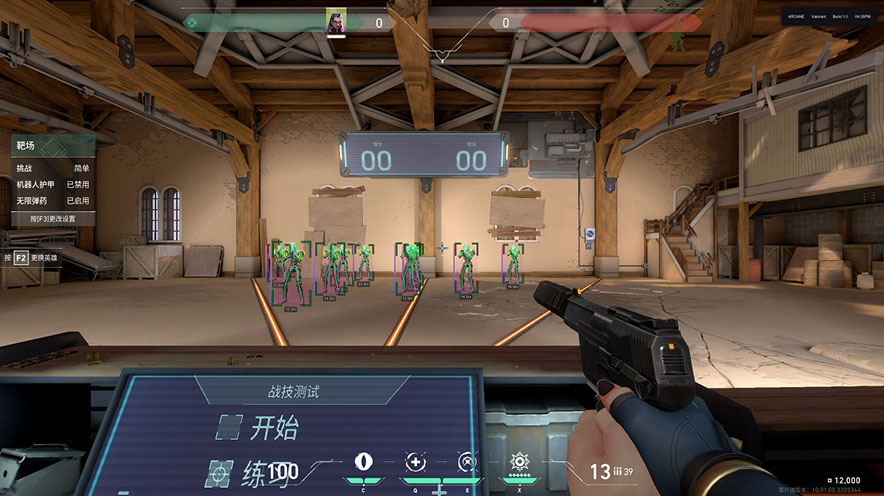
Task: Select the agent portrait in the top bar
Action: (x=336, y=21)
